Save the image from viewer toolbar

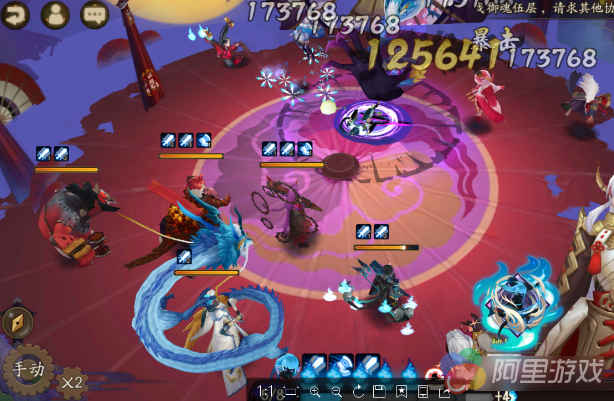point(379,391)
